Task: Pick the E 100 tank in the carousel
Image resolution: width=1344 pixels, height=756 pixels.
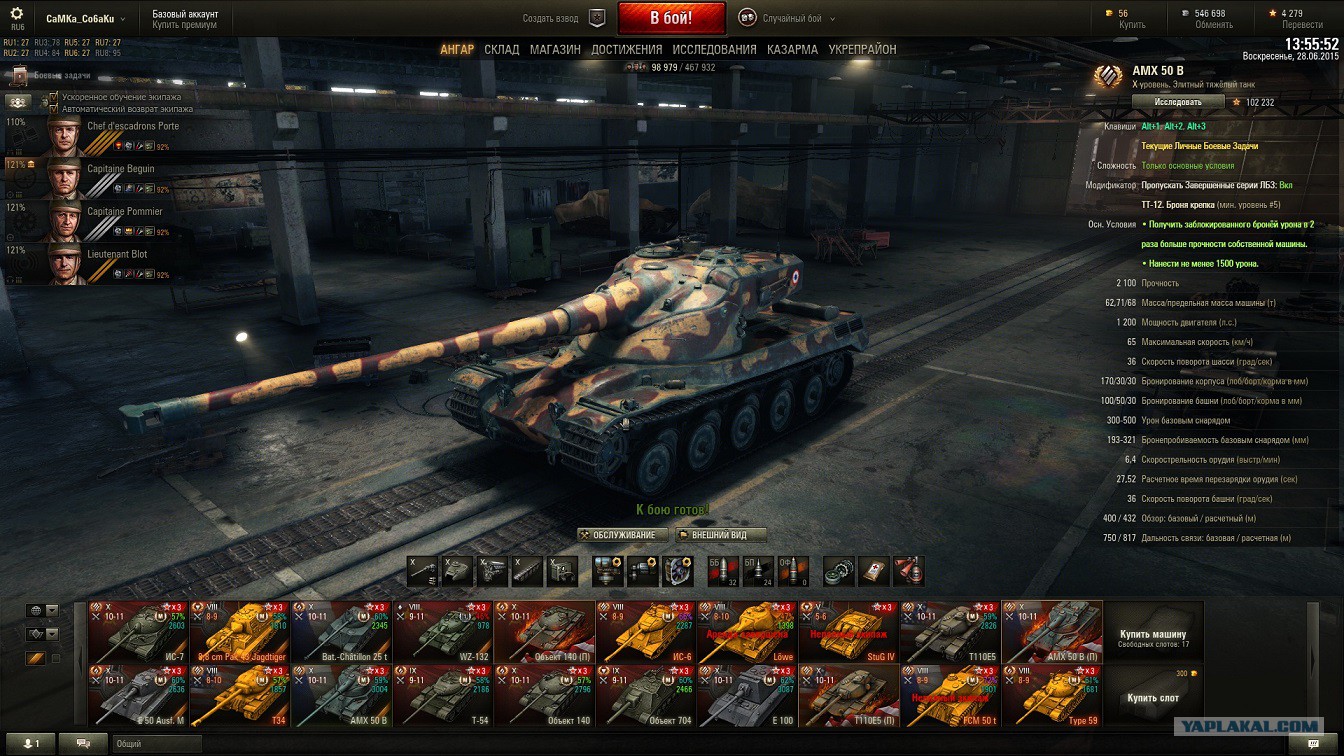Action: tap(747, 696)
